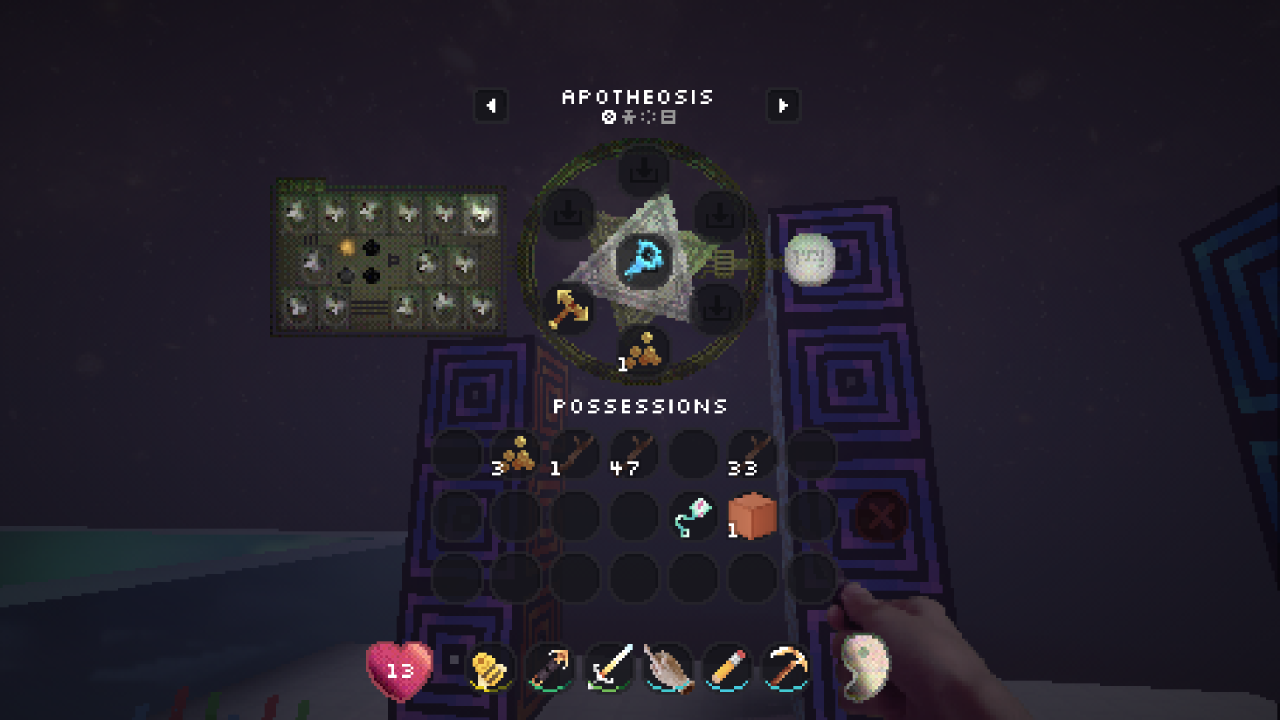Open the green recipe info panel
Image resolution: width=1280 pixels, height=720 pixels.
[x=389, y=258]
